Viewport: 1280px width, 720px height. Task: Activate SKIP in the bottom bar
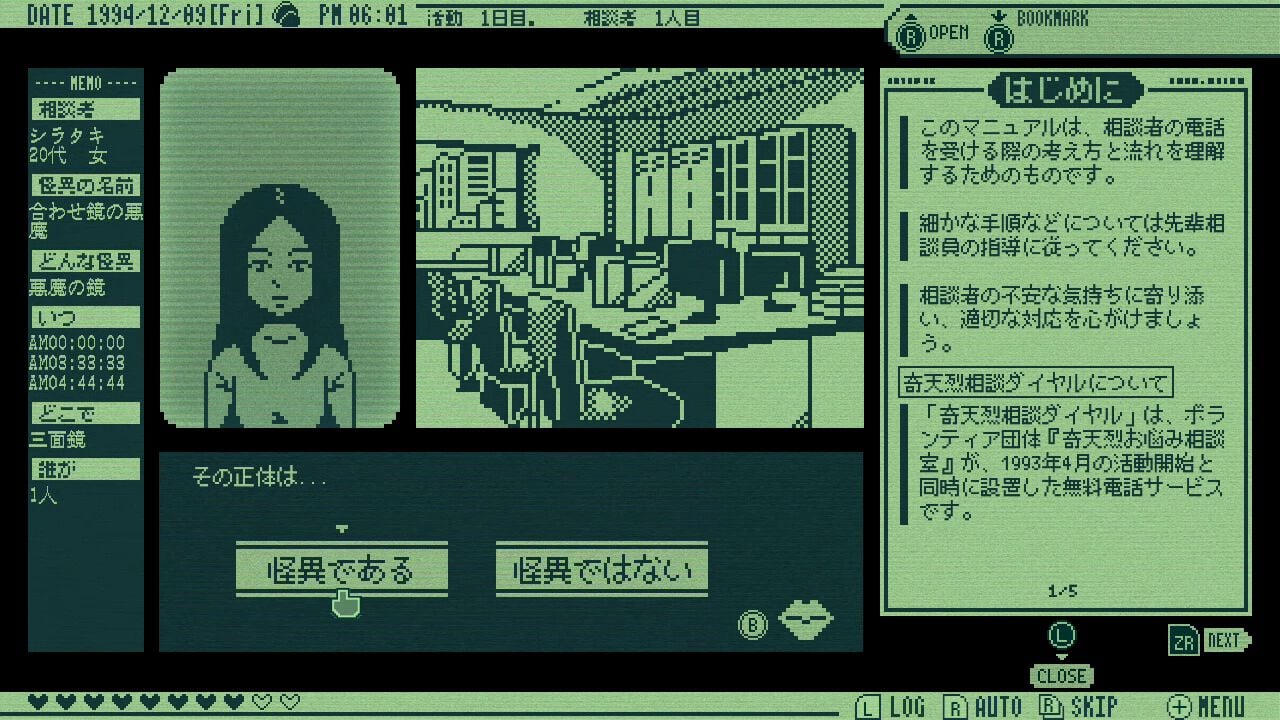(1077, 705)
